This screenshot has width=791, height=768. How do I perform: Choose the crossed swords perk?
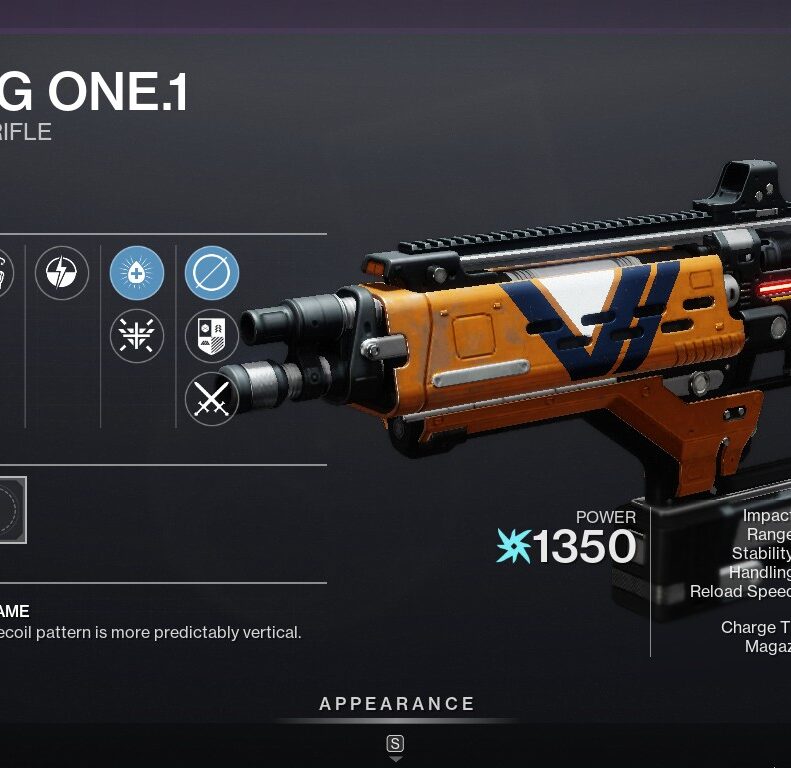[212, 399]
